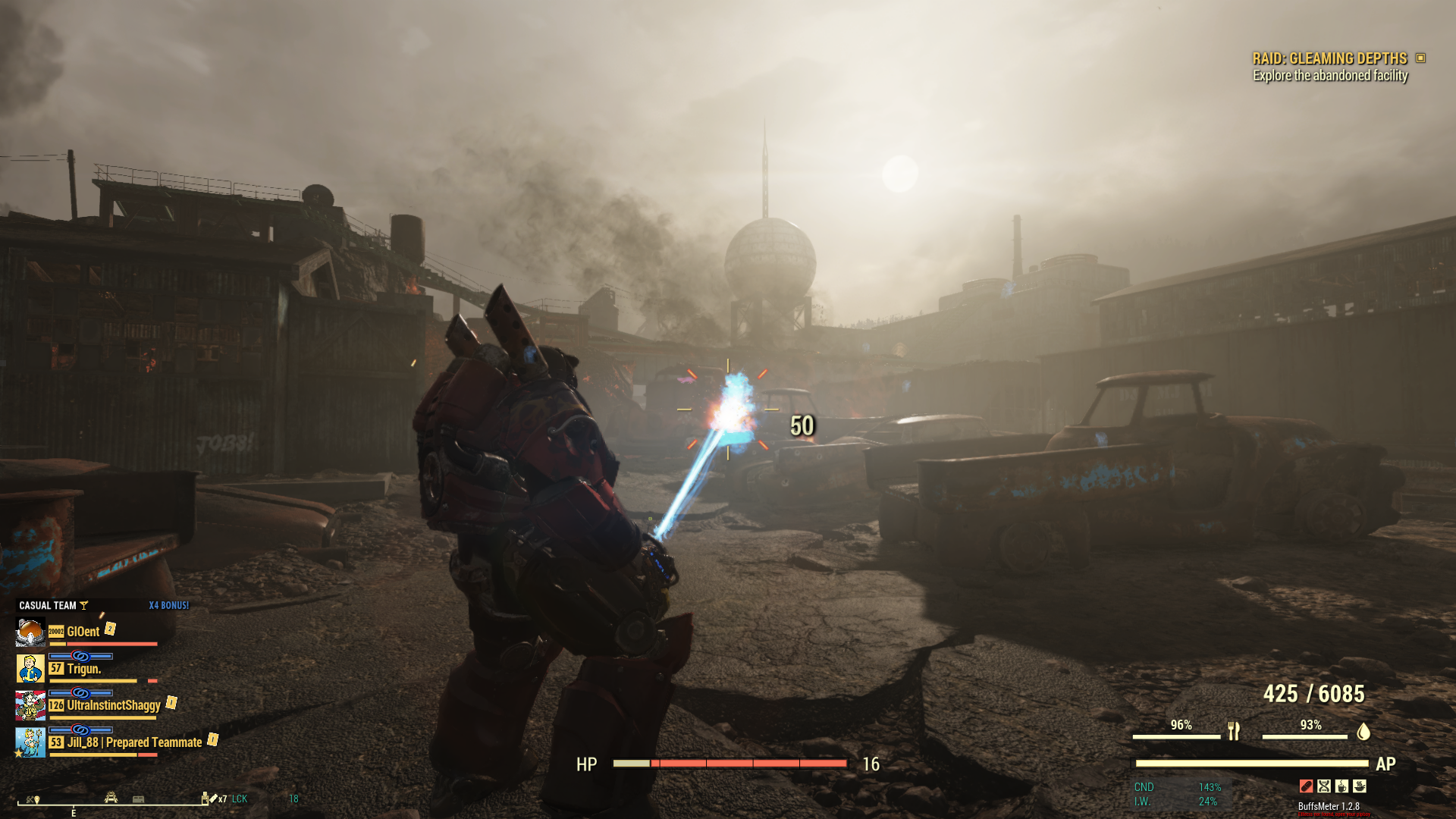Click the coffee cup buff icon
This screenshot has height=819, width=1456.
point(1341,786)
